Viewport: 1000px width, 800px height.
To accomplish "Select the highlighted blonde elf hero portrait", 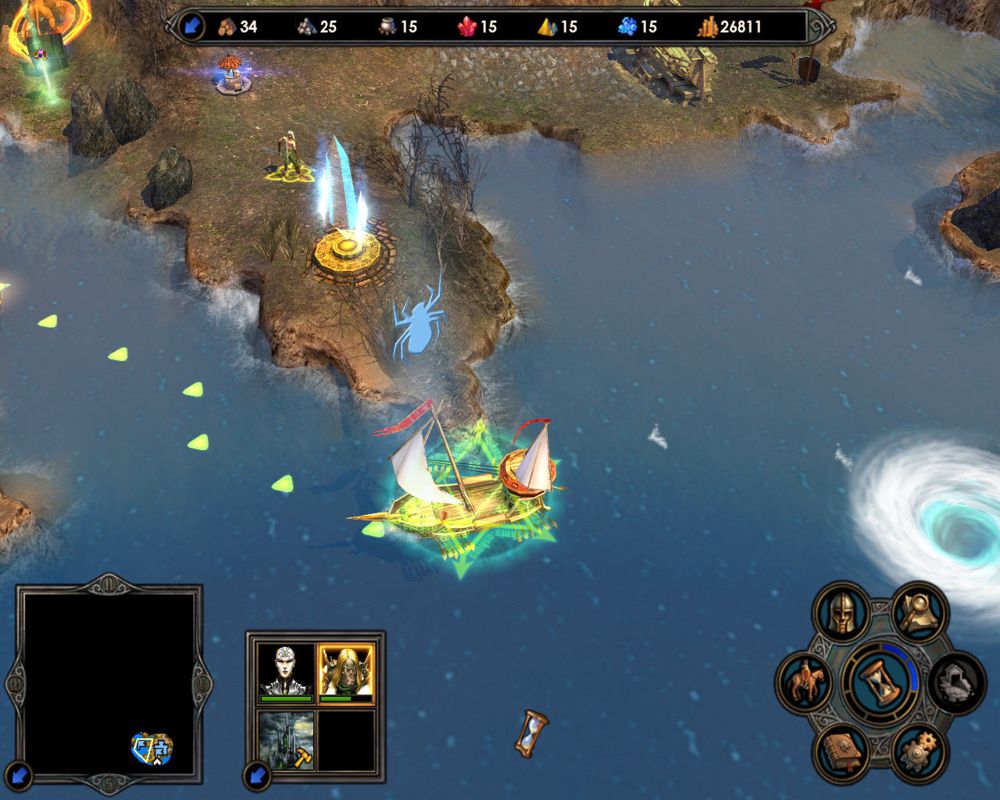I will (345, 670).
